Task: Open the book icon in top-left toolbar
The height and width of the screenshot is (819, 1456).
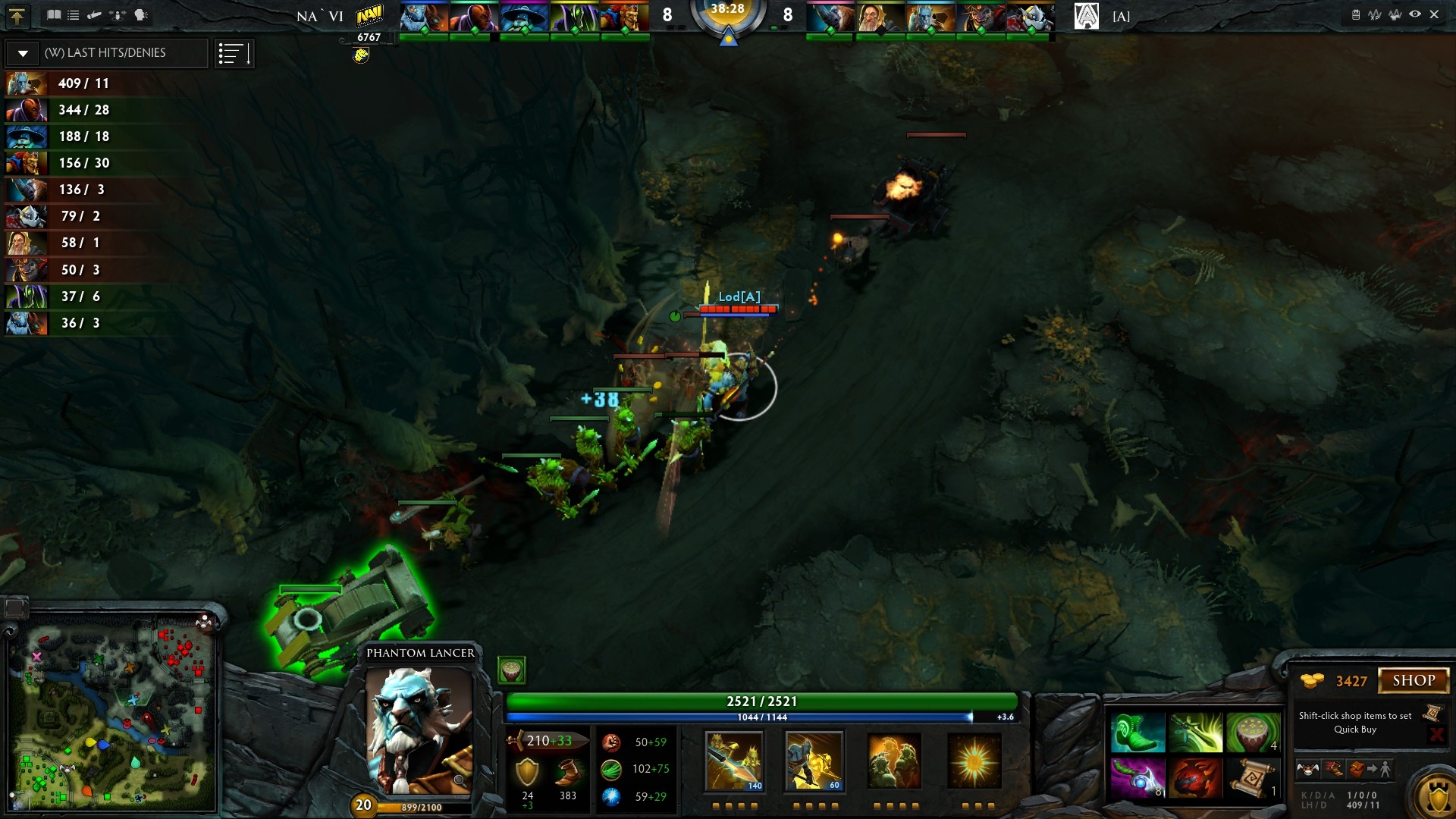Action: click(54, 14)
